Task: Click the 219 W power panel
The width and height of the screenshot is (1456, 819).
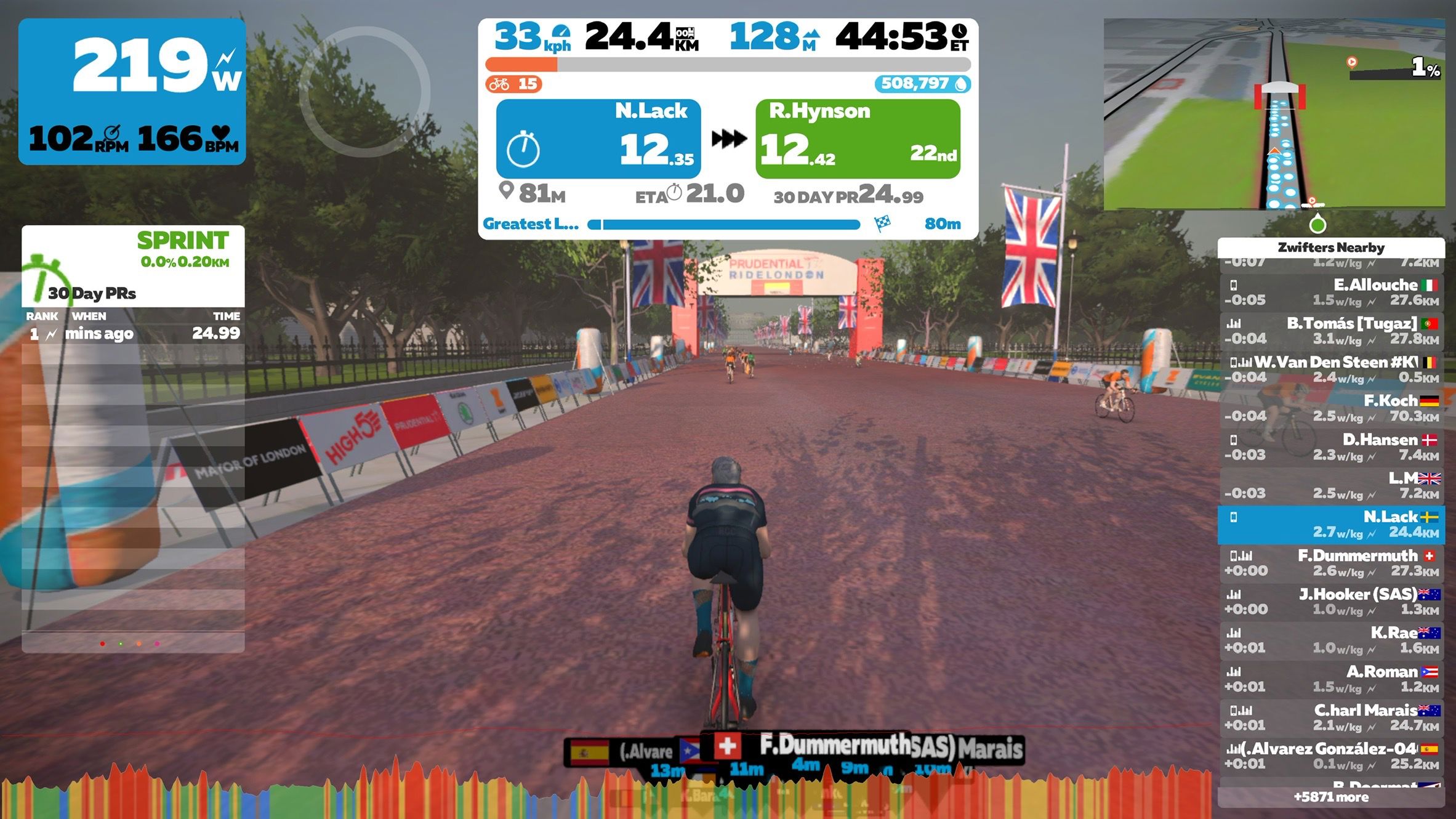Action: pos(132,91)
